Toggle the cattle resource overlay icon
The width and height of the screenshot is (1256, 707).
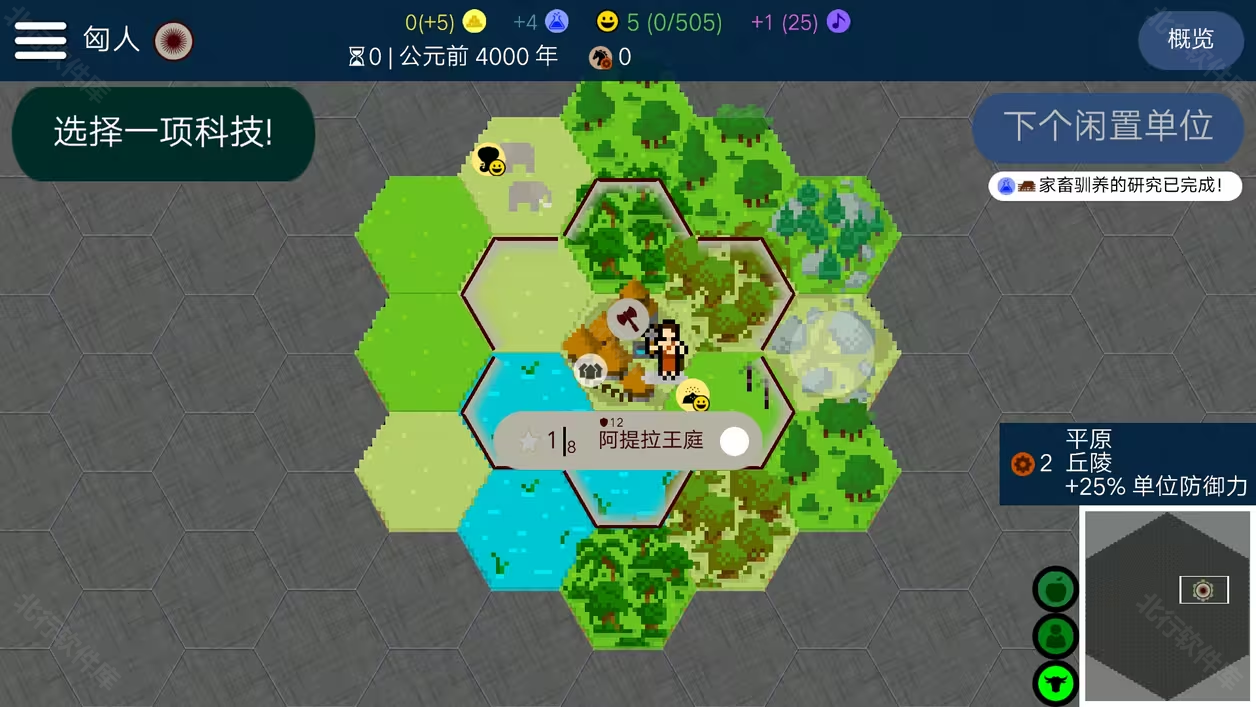point(1054,684)
